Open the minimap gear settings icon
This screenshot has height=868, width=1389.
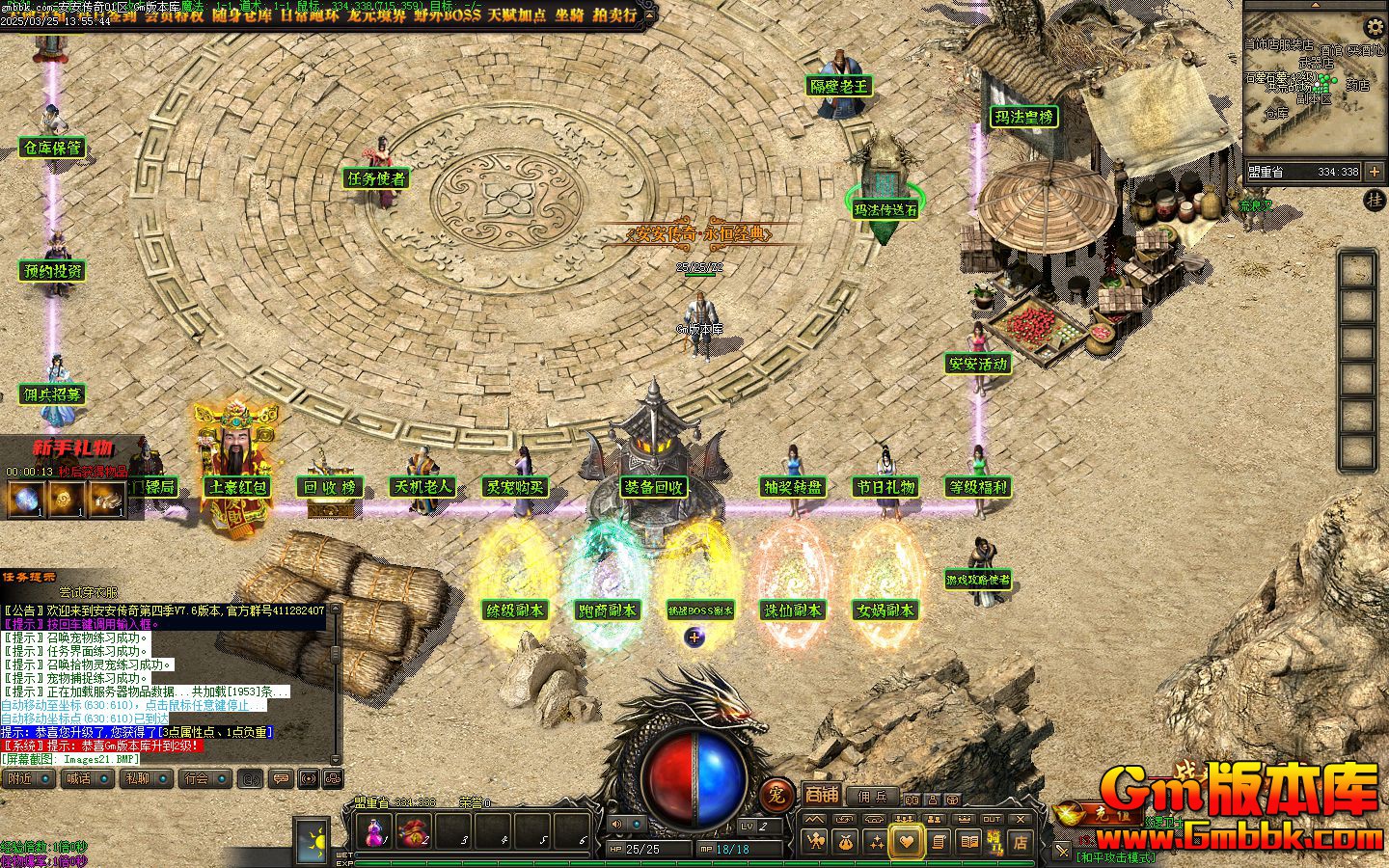1374,27
